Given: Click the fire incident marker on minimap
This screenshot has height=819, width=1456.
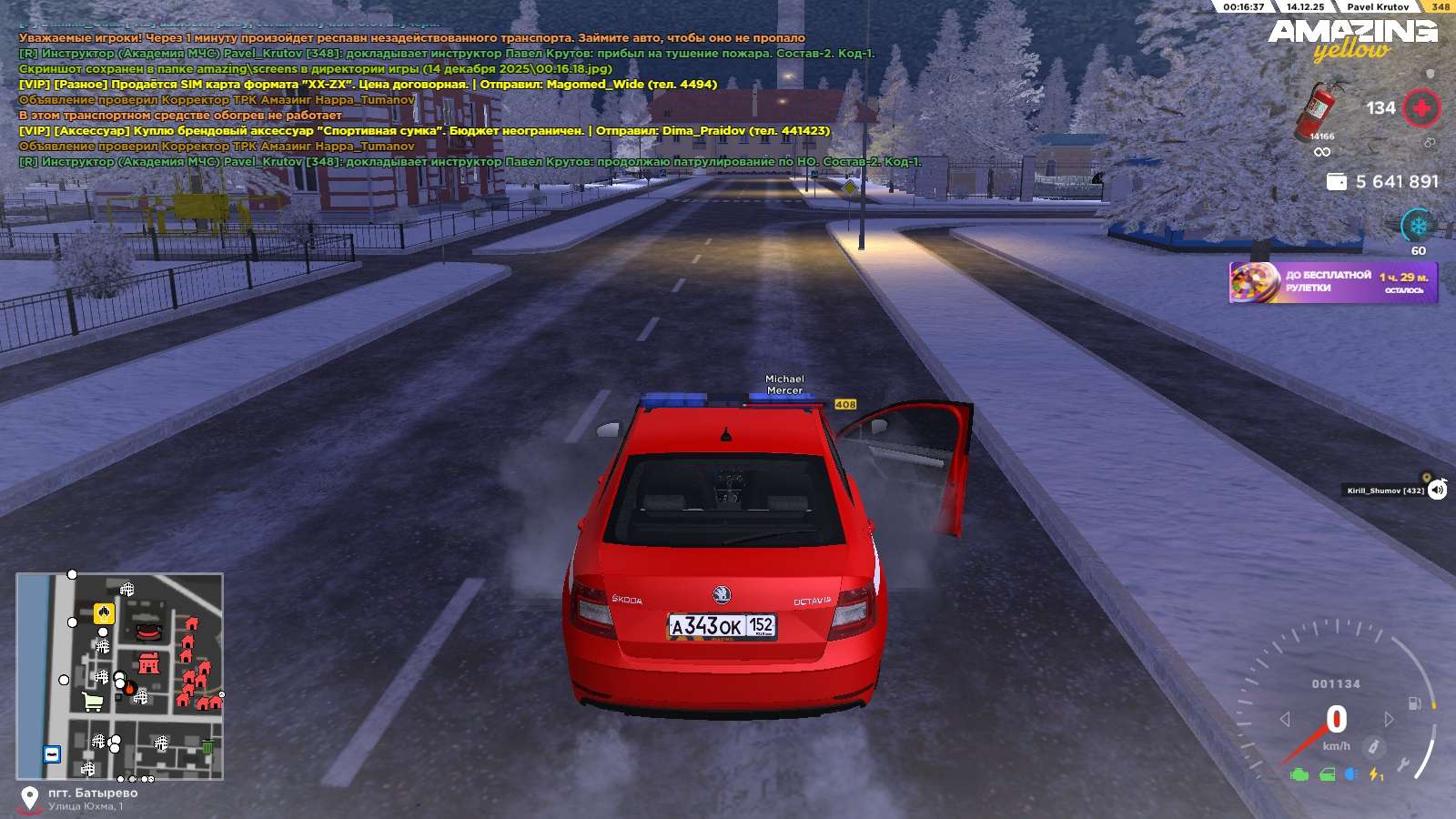Looking at the screenshot, I should [x=129, y=687].
